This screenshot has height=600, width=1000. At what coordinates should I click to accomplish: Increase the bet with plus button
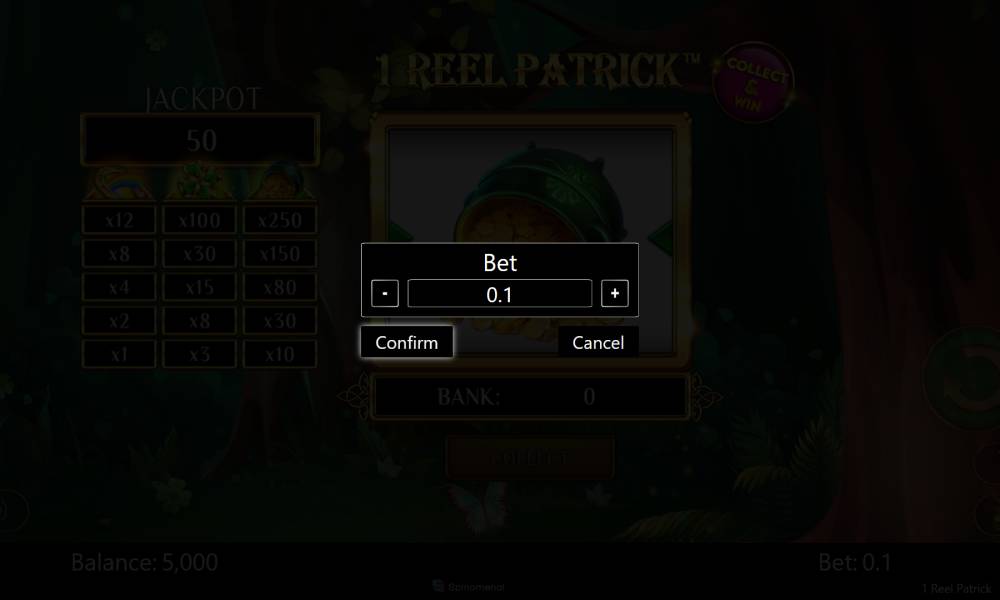pyautogui.click(x=615, y=294)
